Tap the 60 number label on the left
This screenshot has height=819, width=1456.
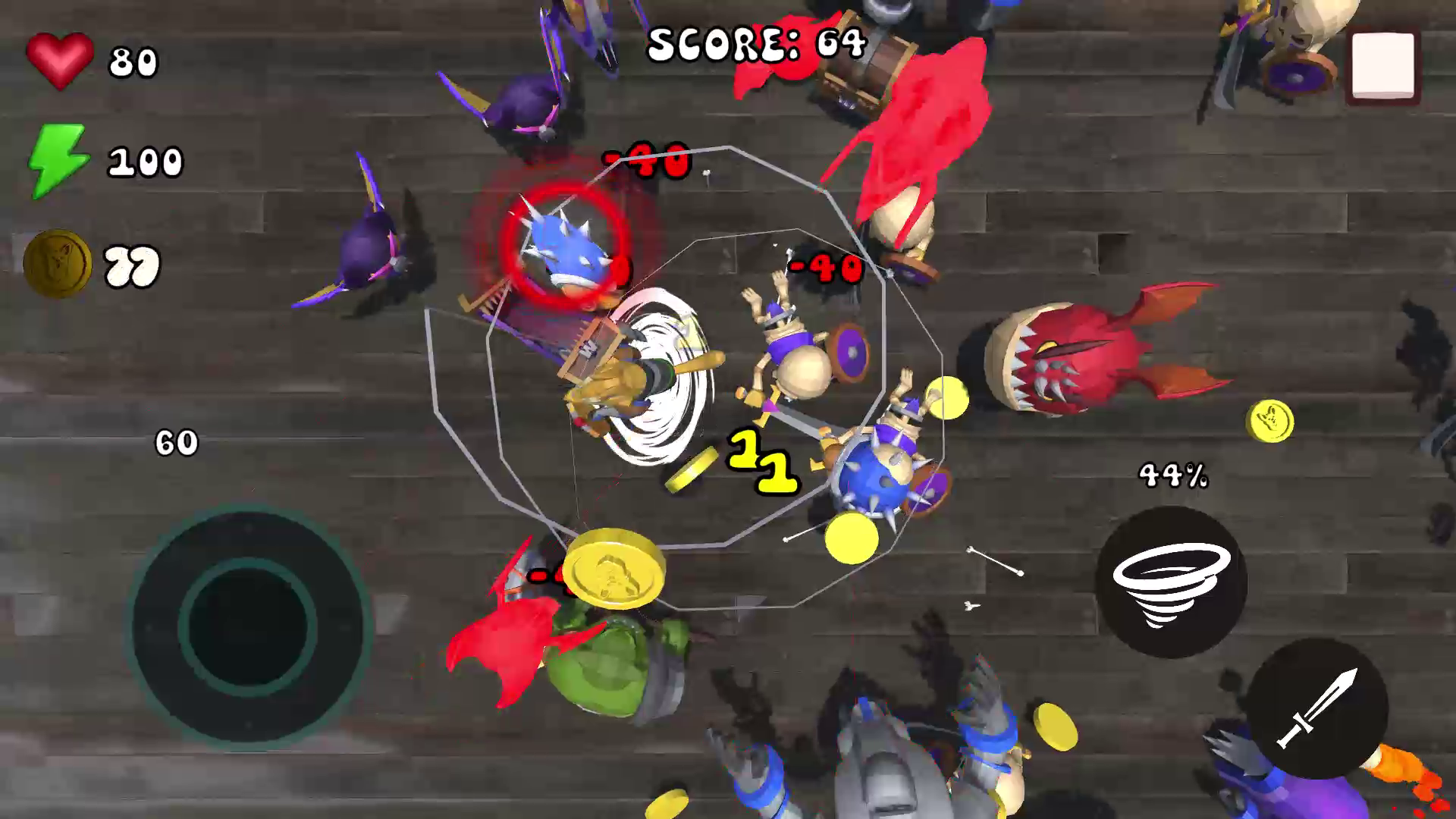click(176, 443)
